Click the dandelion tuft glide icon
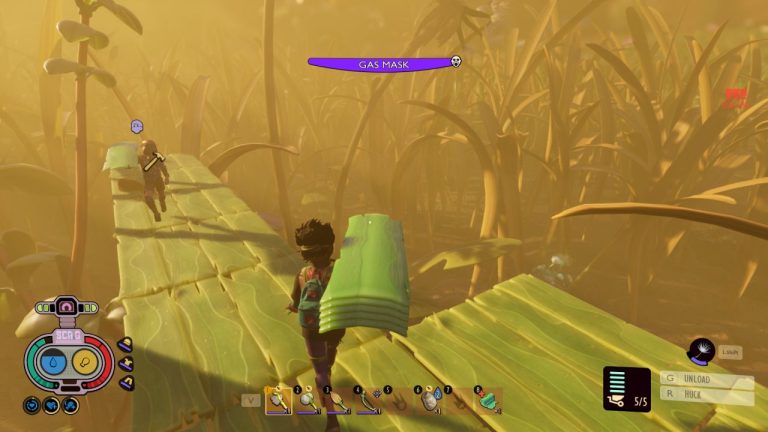The width and height of the screenshot is (768, 432). pyautogui.click(x=702, y=350)
